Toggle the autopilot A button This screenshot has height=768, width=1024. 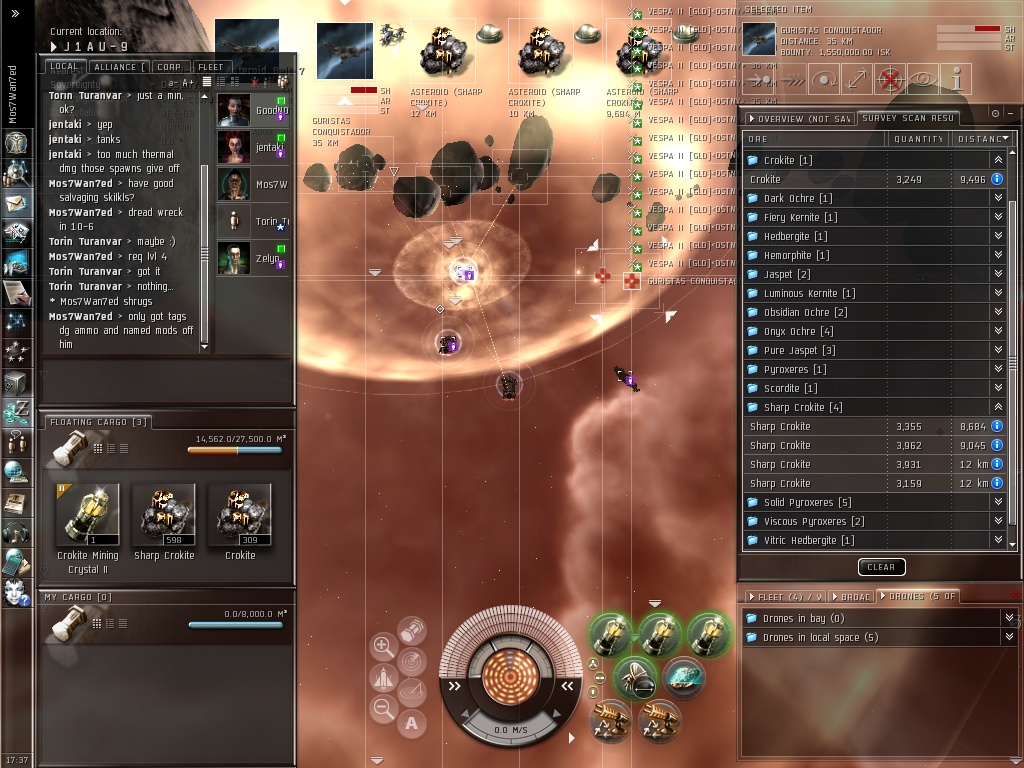pos(411,723)
